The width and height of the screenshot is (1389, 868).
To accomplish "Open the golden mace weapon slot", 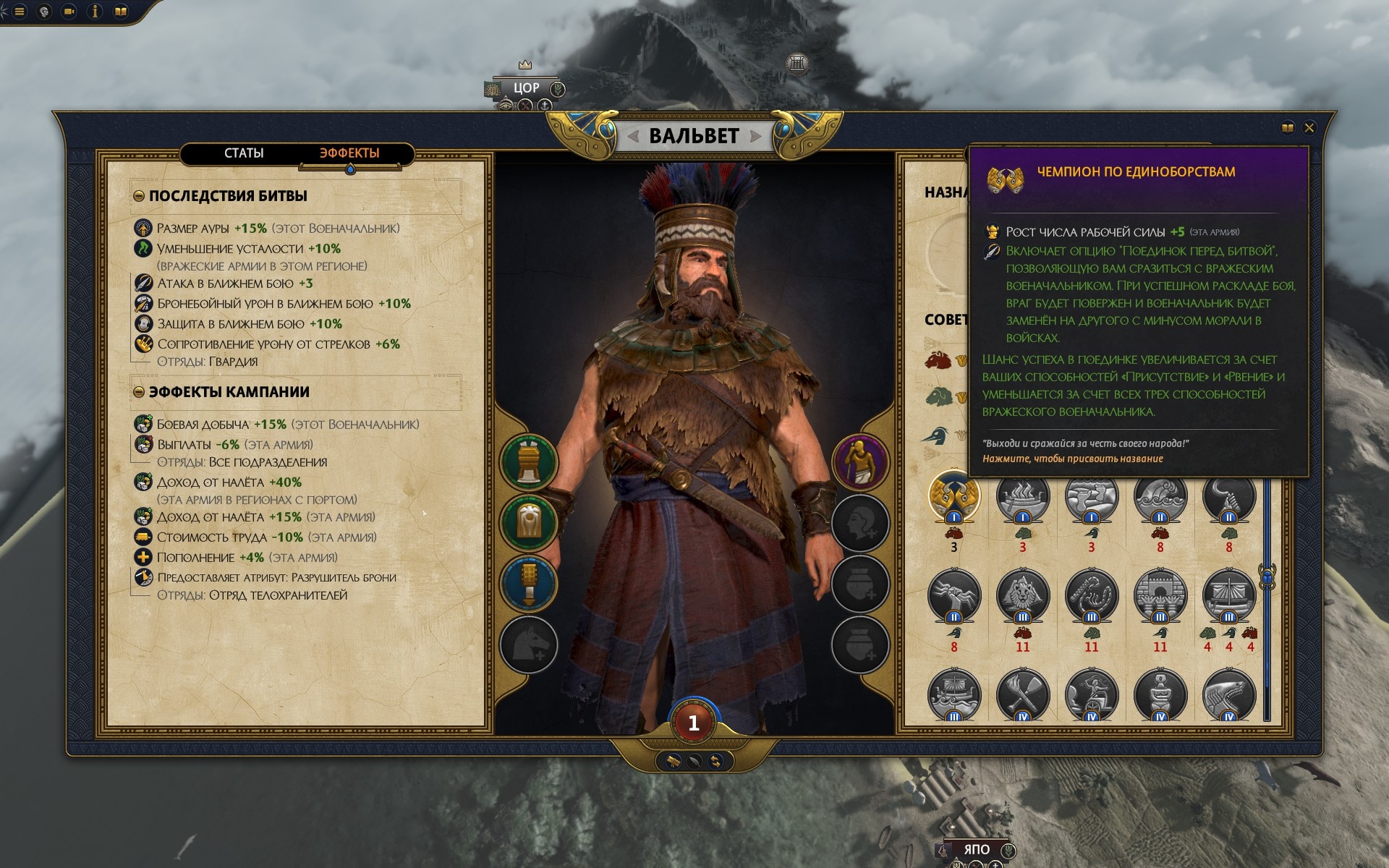I will [x=529, y=583].
